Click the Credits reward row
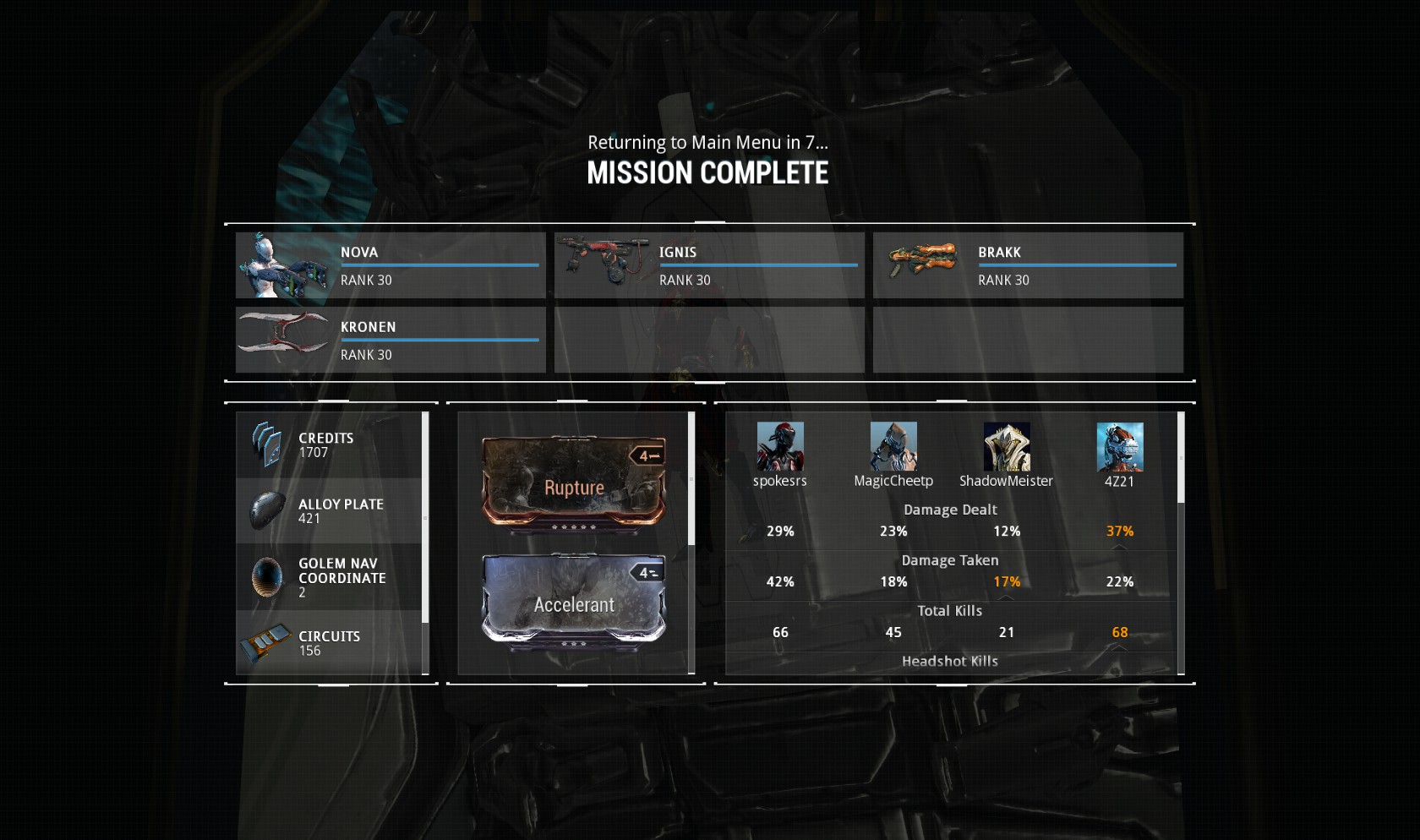This screenshot has width=1420, height=840. (x=329, y=445)
